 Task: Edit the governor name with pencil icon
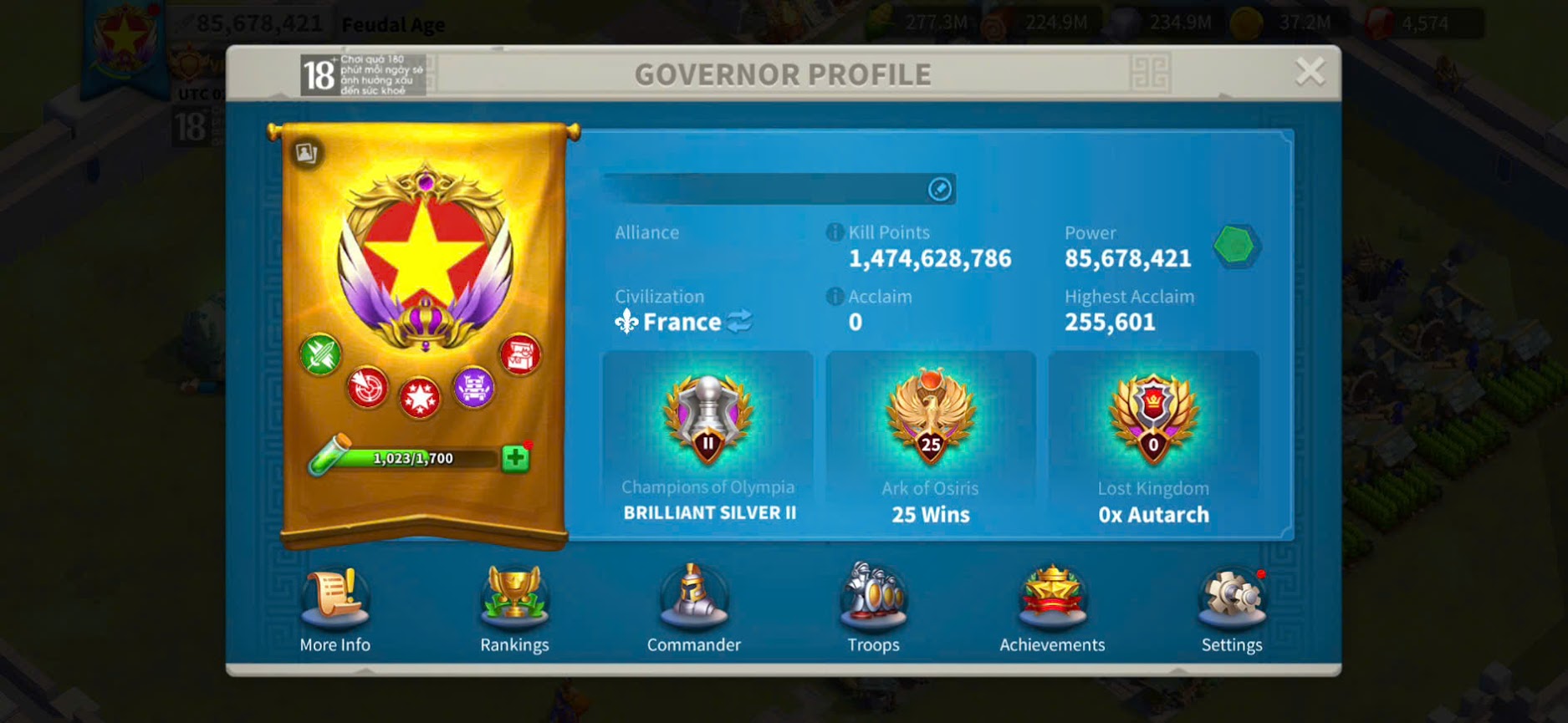tap(940, 190)
